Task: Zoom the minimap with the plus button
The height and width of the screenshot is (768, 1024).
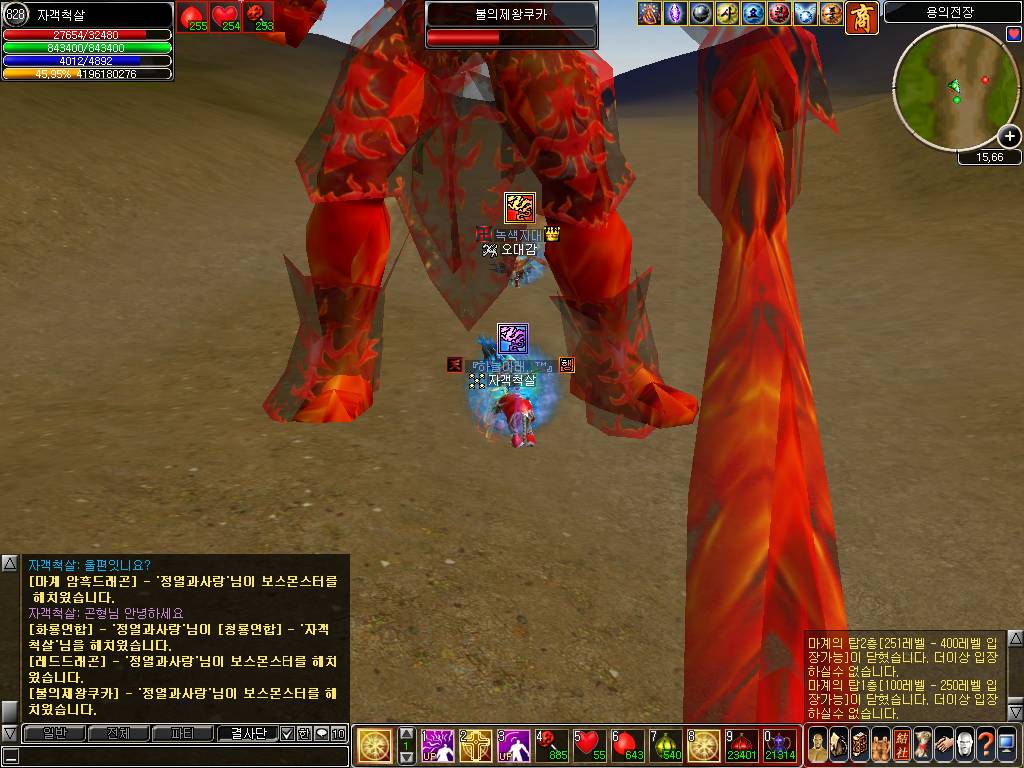Action: coord(1009,137)
